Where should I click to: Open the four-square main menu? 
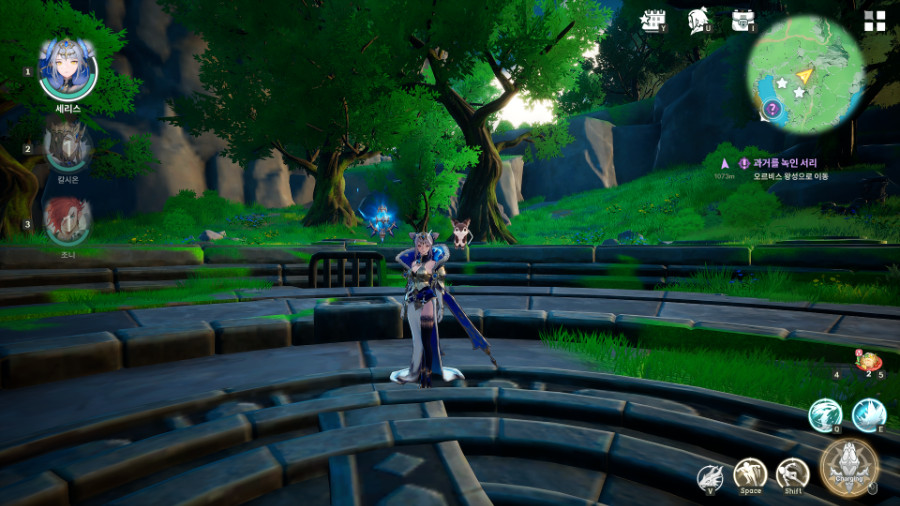(x=875, y=21)
